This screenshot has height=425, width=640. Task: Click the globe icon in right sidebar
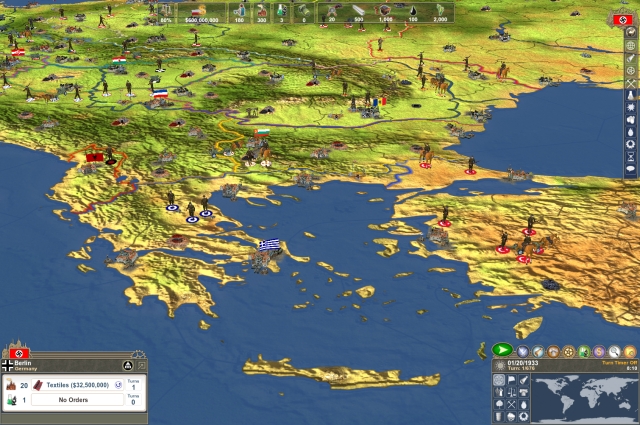click(630, 45)
